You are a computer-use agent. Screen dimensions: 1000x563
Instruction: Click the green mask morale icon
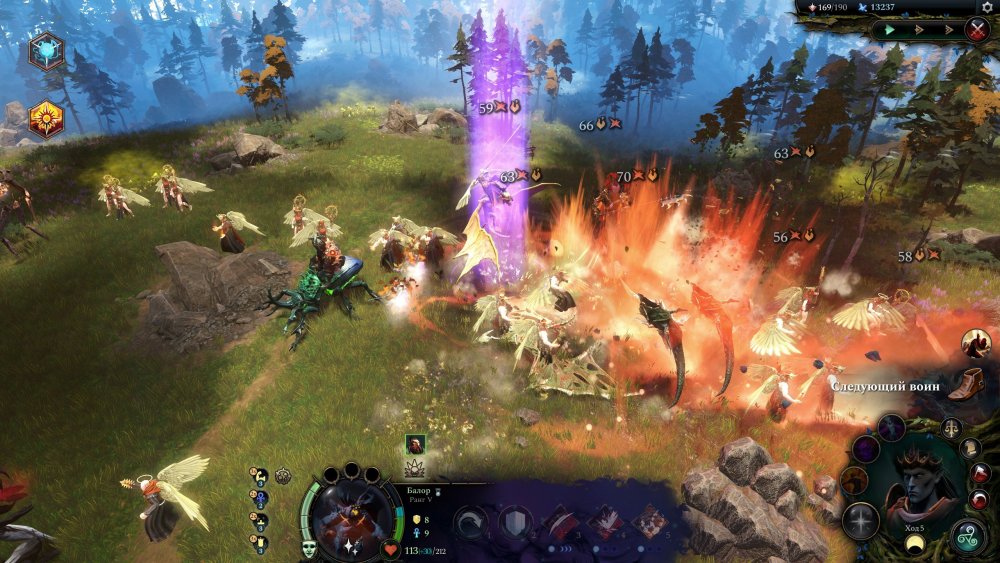coord(309,547)
